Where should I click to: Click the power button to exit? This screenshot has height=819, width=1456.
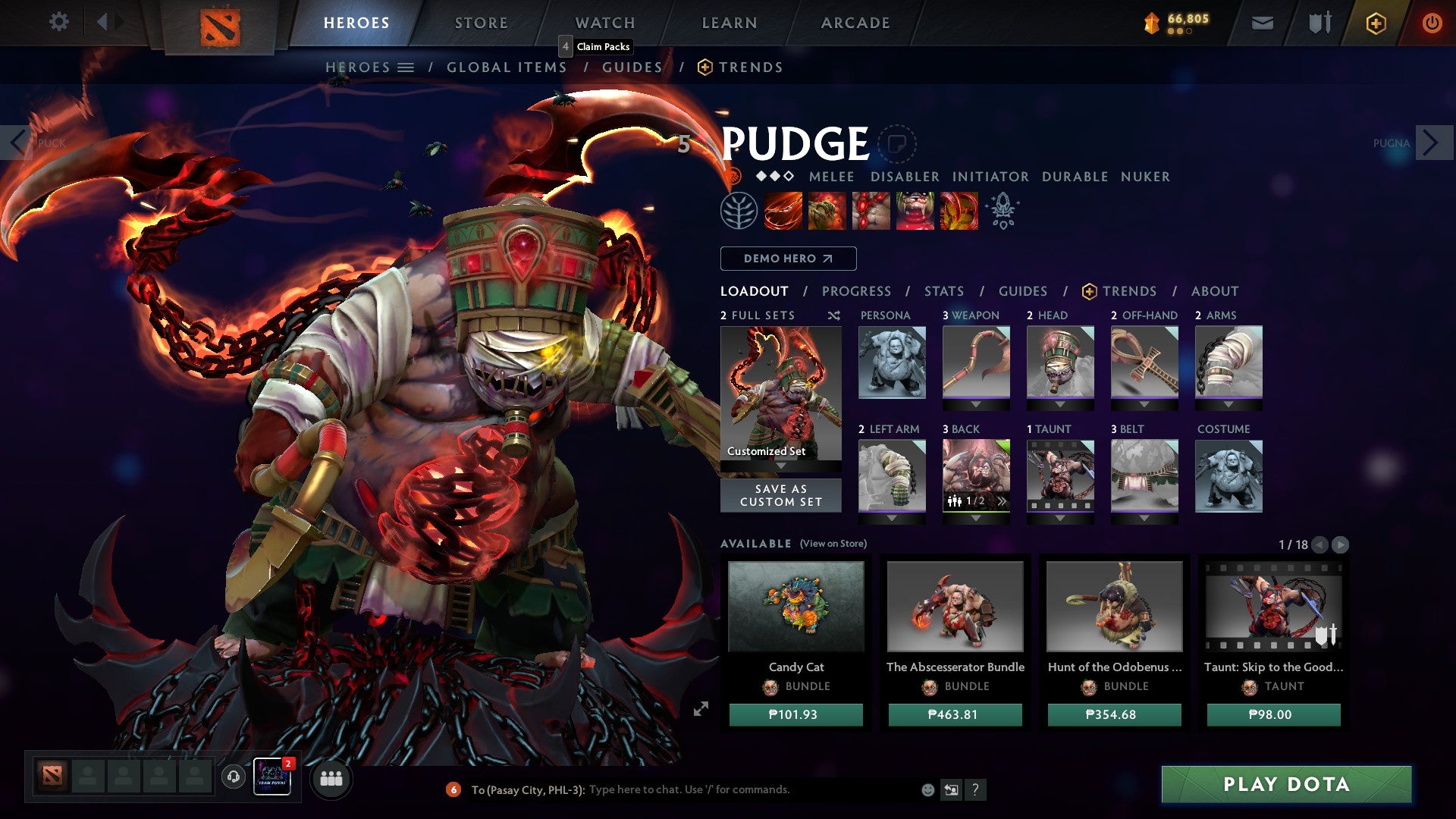[x=1432, y=23]
